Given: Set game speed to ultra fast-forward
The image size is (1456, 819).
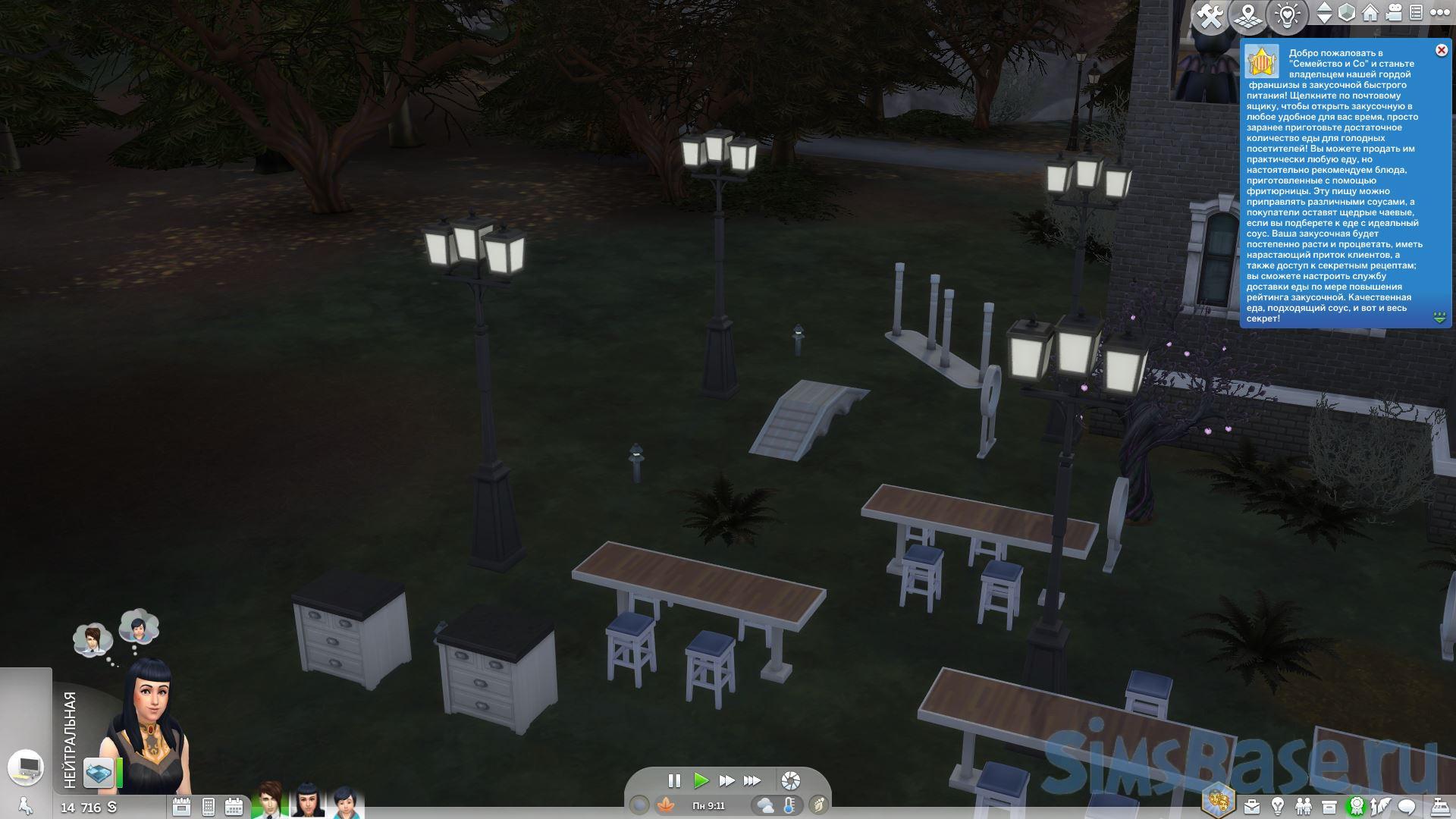Looking at the screenshot, I should [752, 780].
